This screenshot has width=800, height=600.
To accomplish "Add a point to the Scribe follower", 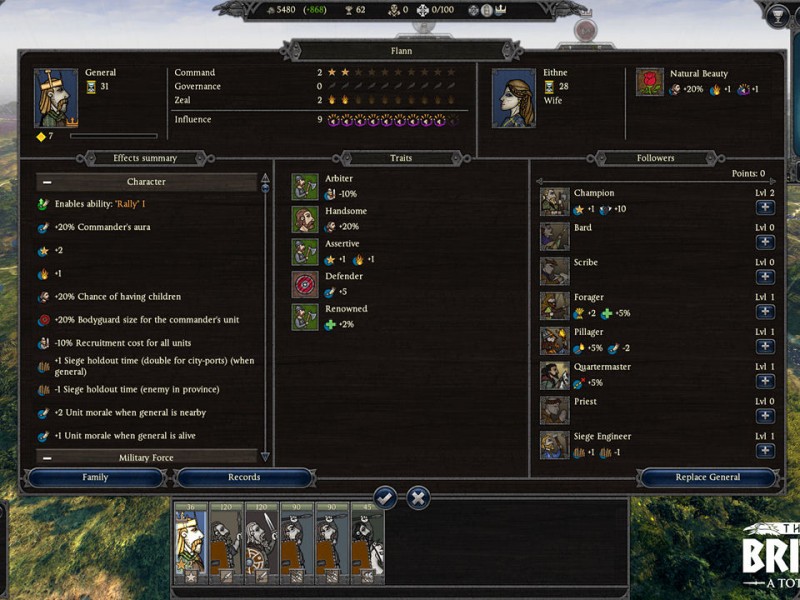I will [765, 278].
